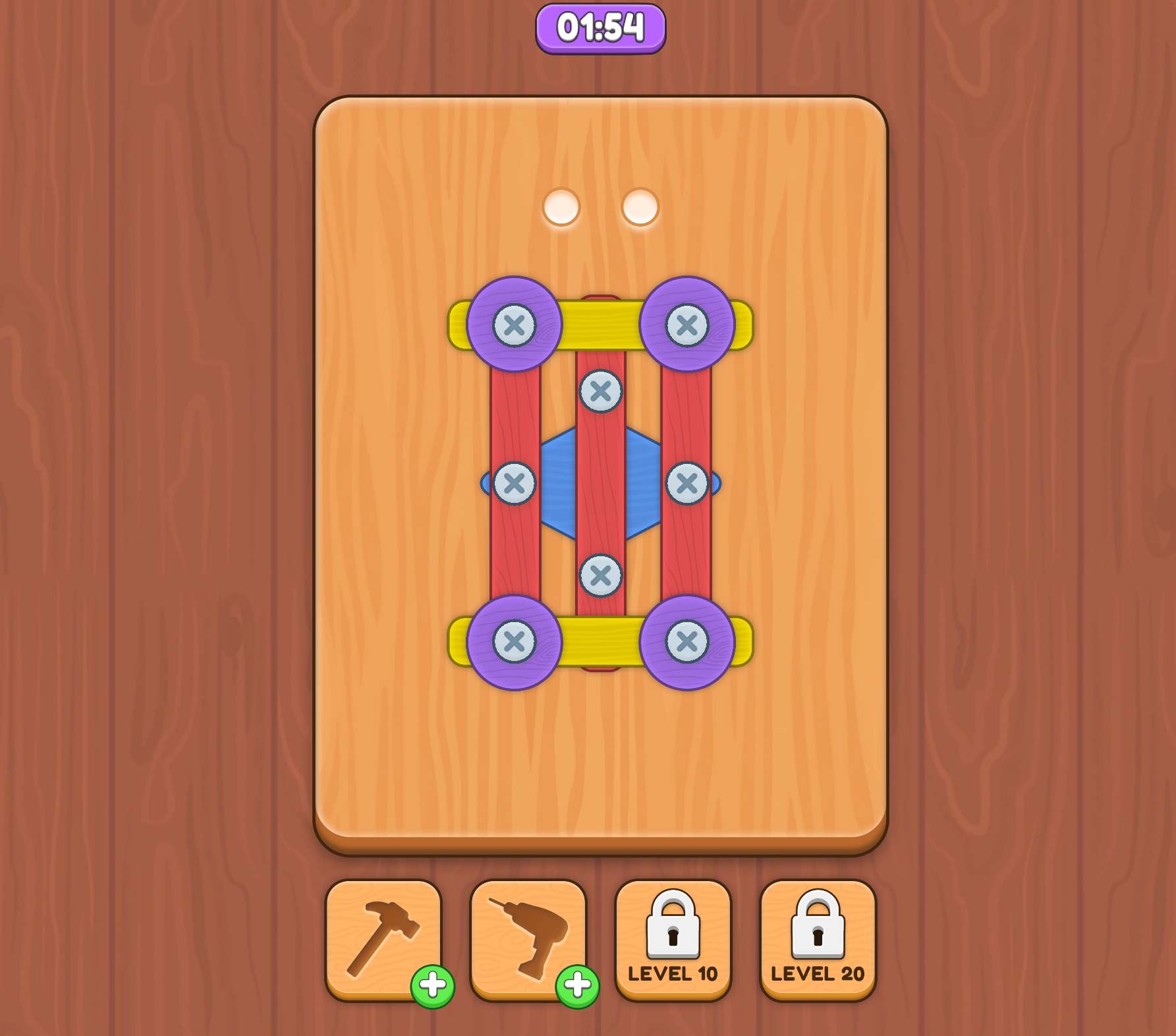Tap the top yellow plank

point(601,323)
